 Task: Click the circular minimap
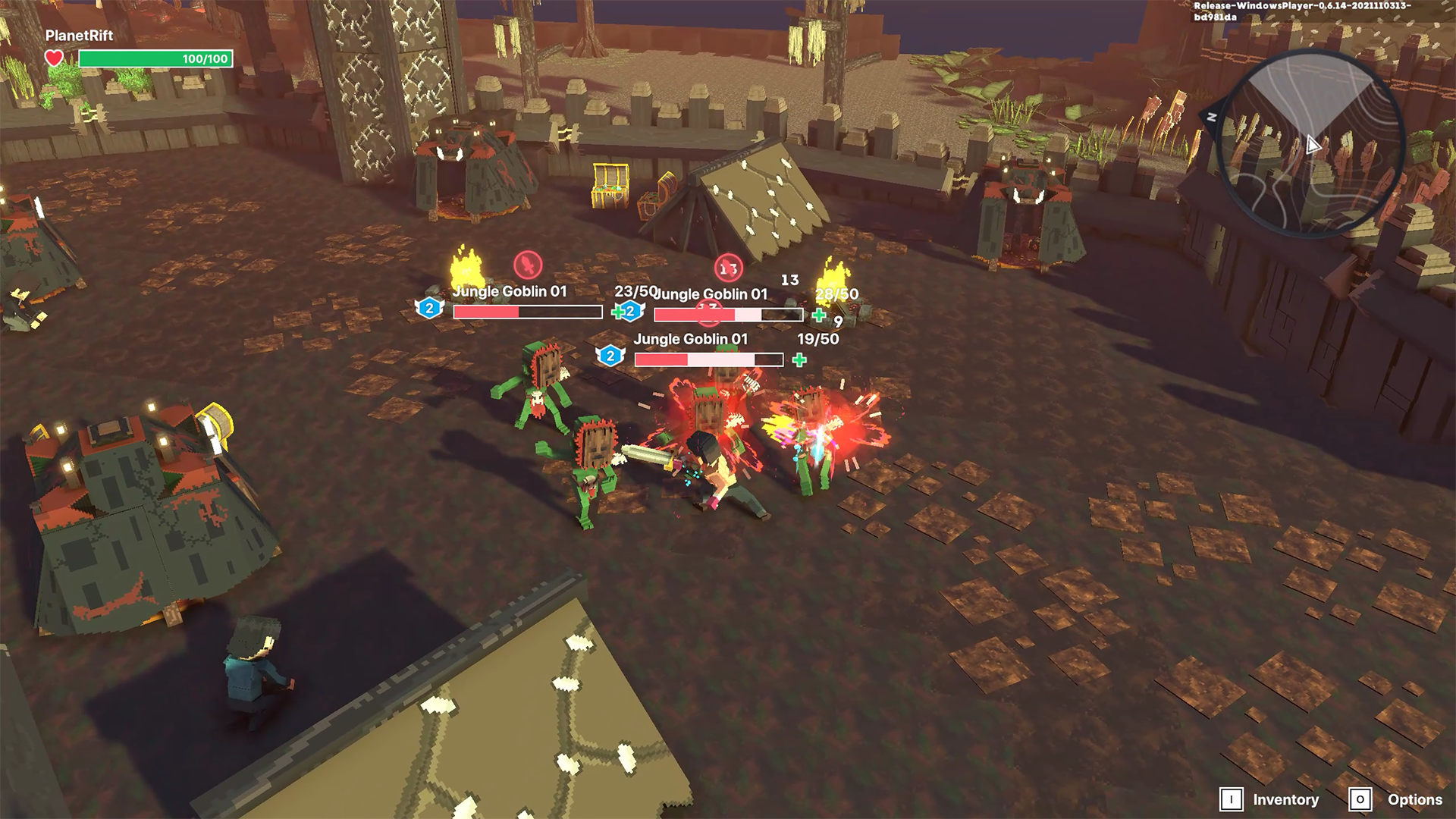1311,144
